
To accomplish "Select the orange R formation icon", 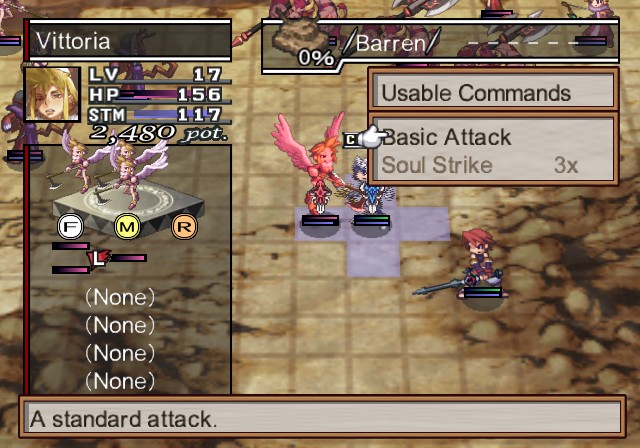I will 184,225.
